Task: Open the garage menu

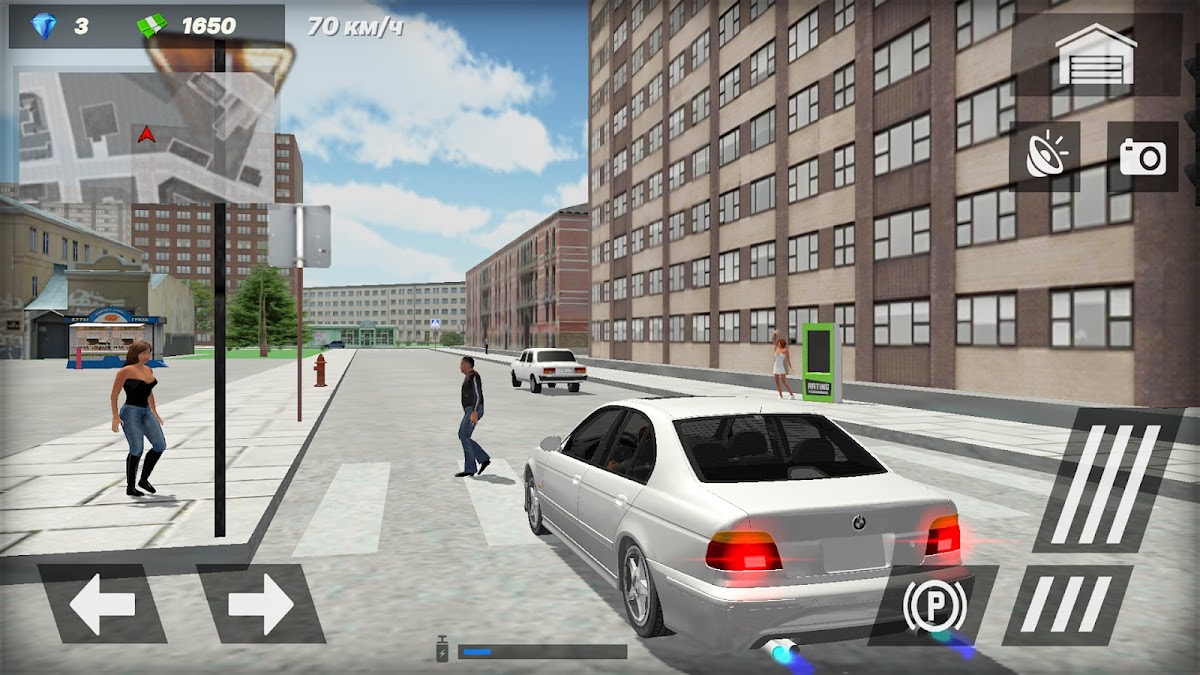Action: click(x=1096, y=54)
